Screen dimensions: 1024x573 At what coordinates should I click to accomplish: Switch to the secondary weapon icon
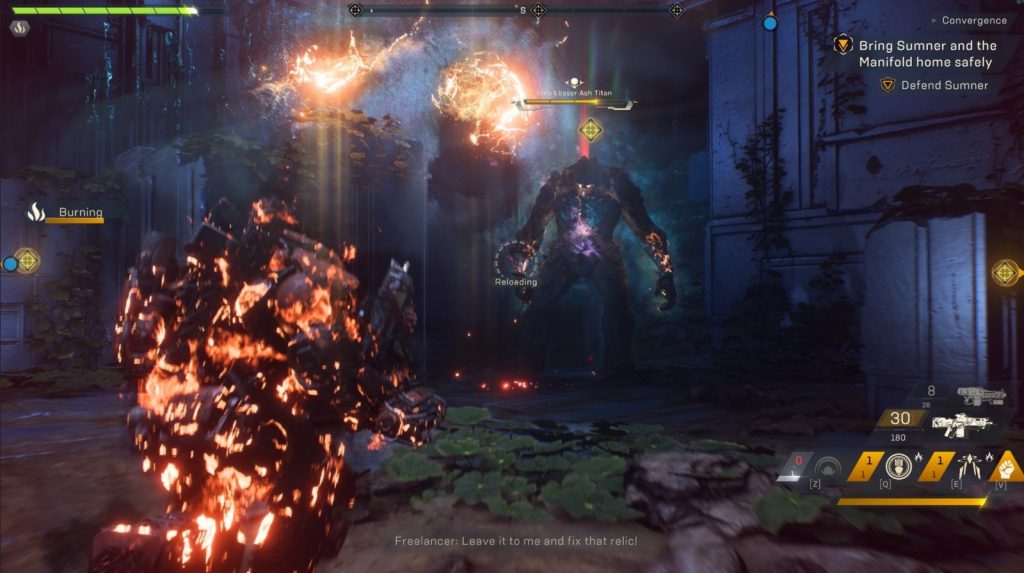[980, 395]
